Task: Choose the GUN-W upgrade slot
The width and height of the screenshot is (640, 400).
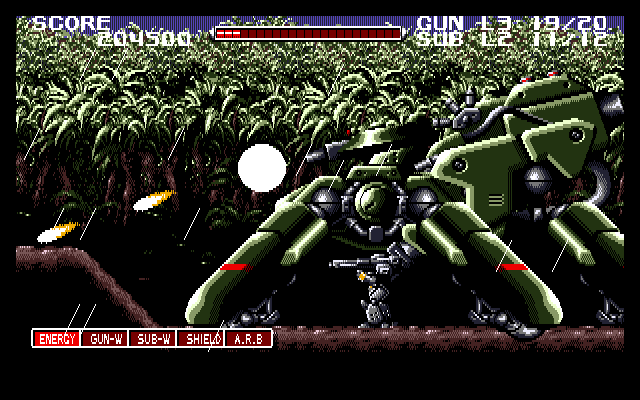Action: [x=104, y=339]
